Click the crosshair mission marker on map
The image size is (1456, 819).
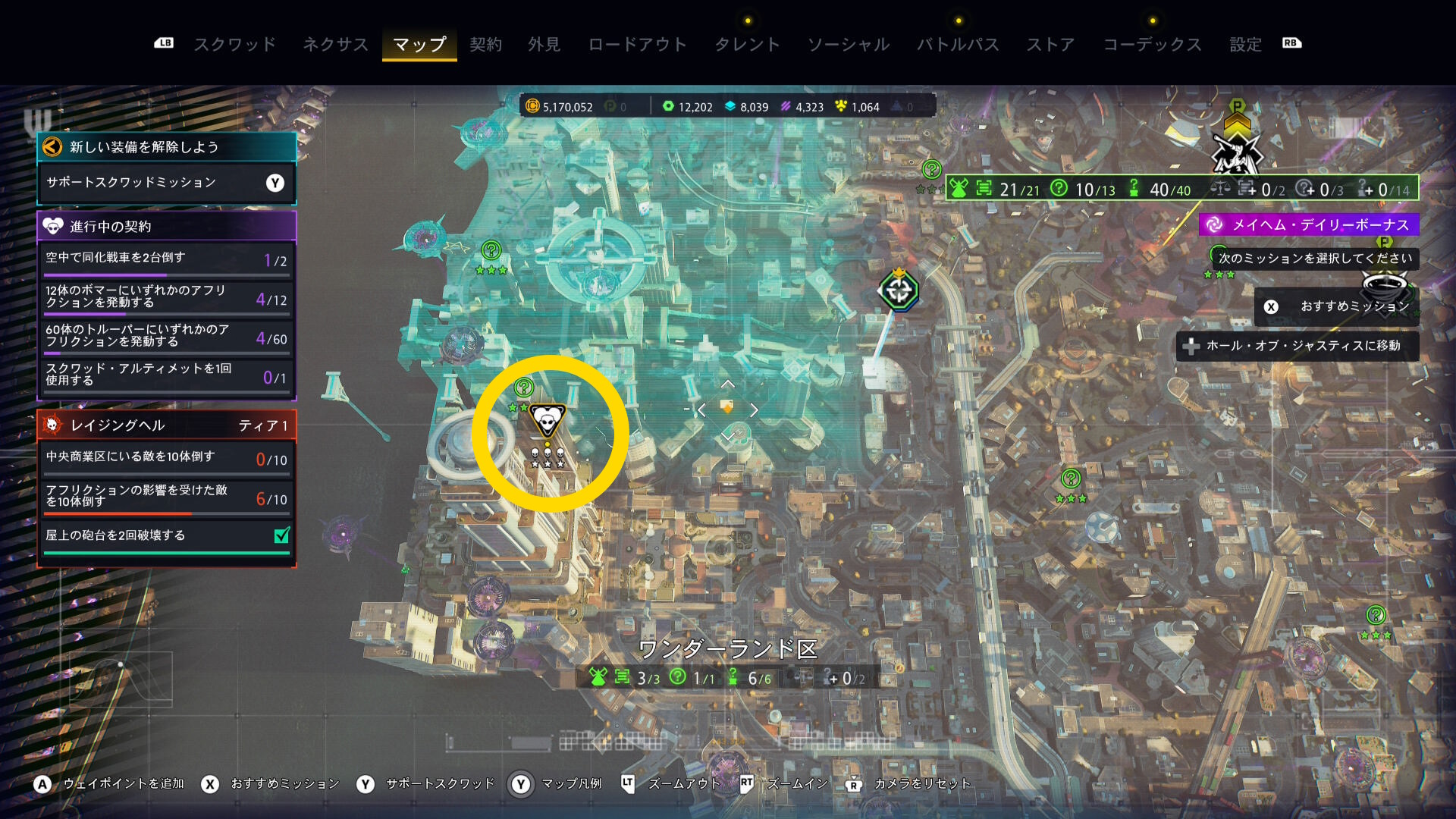click(899, 290)
